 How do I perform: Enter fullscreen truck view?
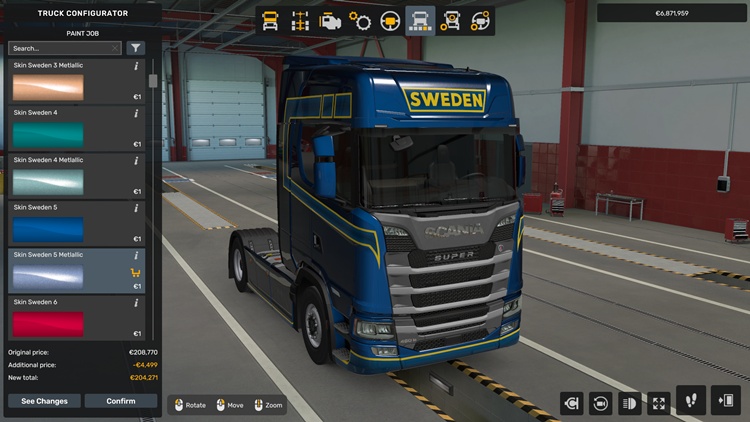(659, 403)
